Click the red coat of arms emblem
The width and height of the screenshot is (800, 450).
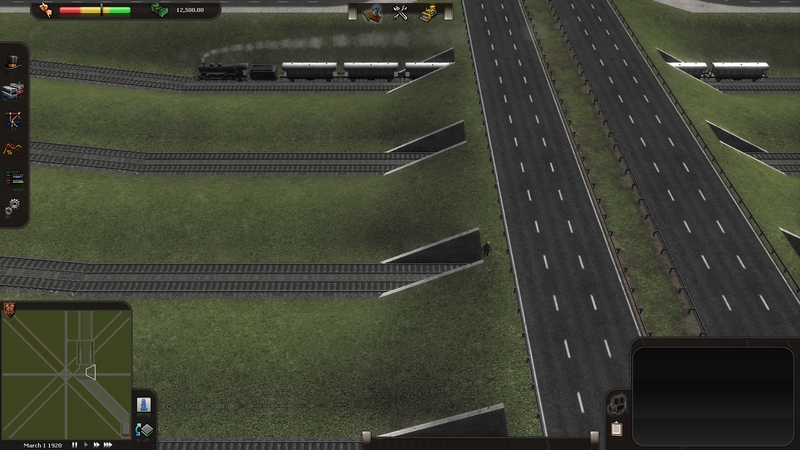click(10, 308)
